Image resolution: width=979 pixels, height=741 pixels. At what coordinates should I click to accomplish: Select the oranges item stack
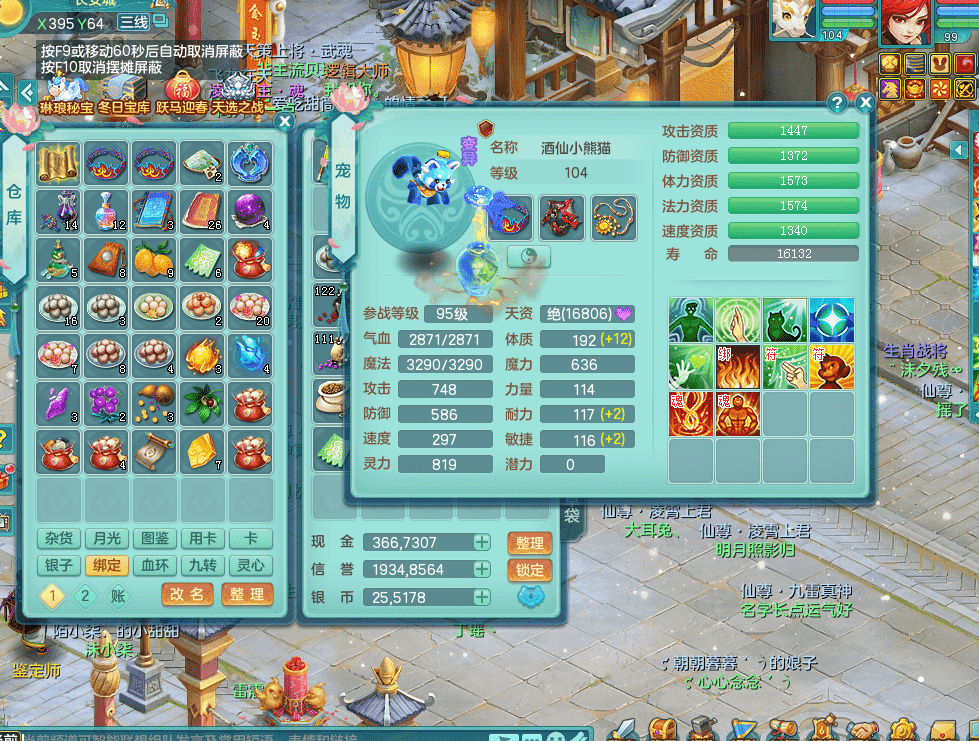click(154, 258)
